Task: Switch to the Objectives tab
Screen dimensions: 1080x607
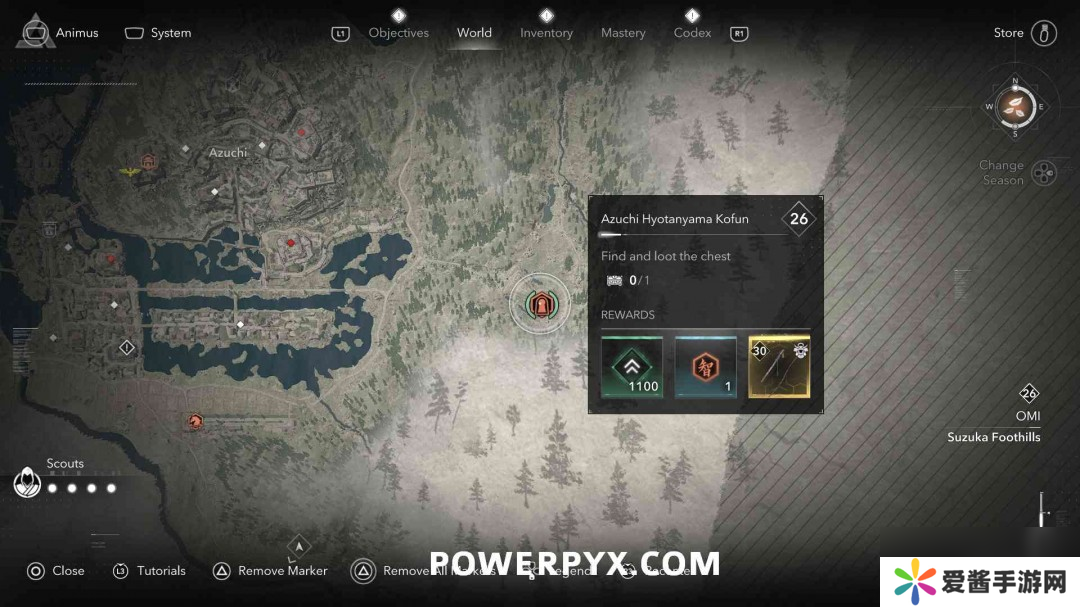Action: coord(398,33)
